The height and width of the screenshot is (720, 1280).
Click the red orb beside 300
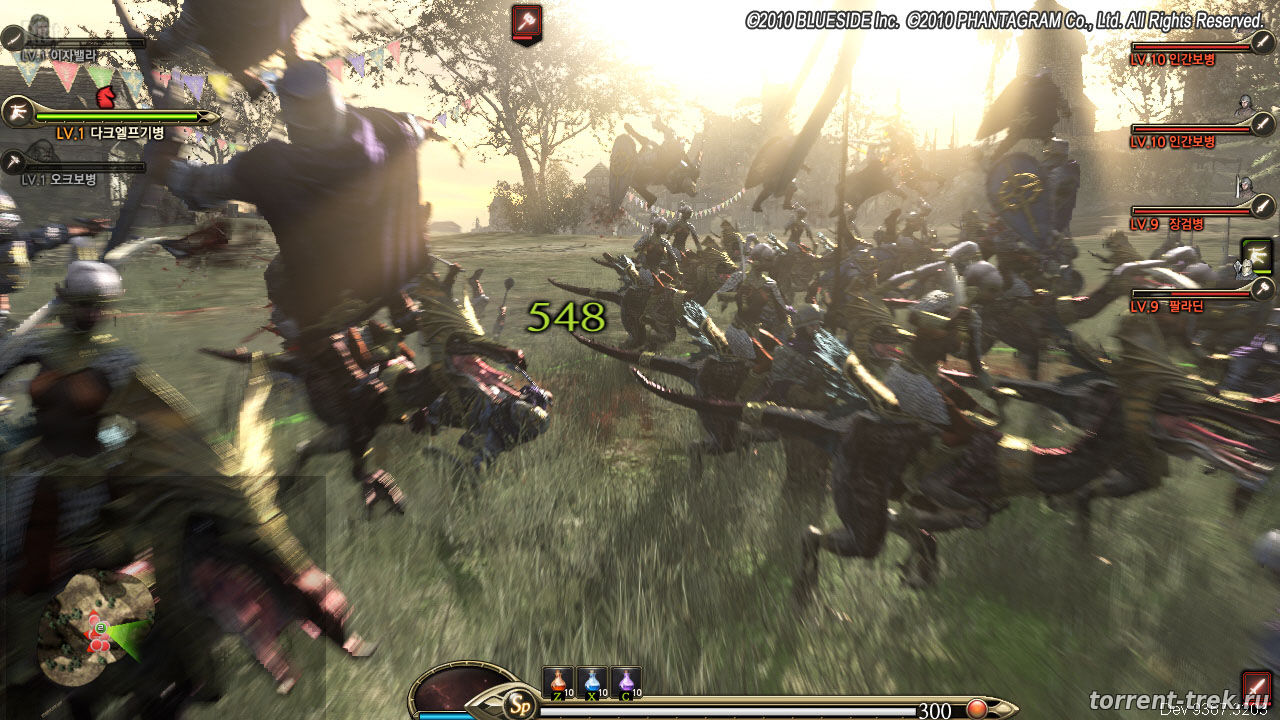tap(975, 710)
